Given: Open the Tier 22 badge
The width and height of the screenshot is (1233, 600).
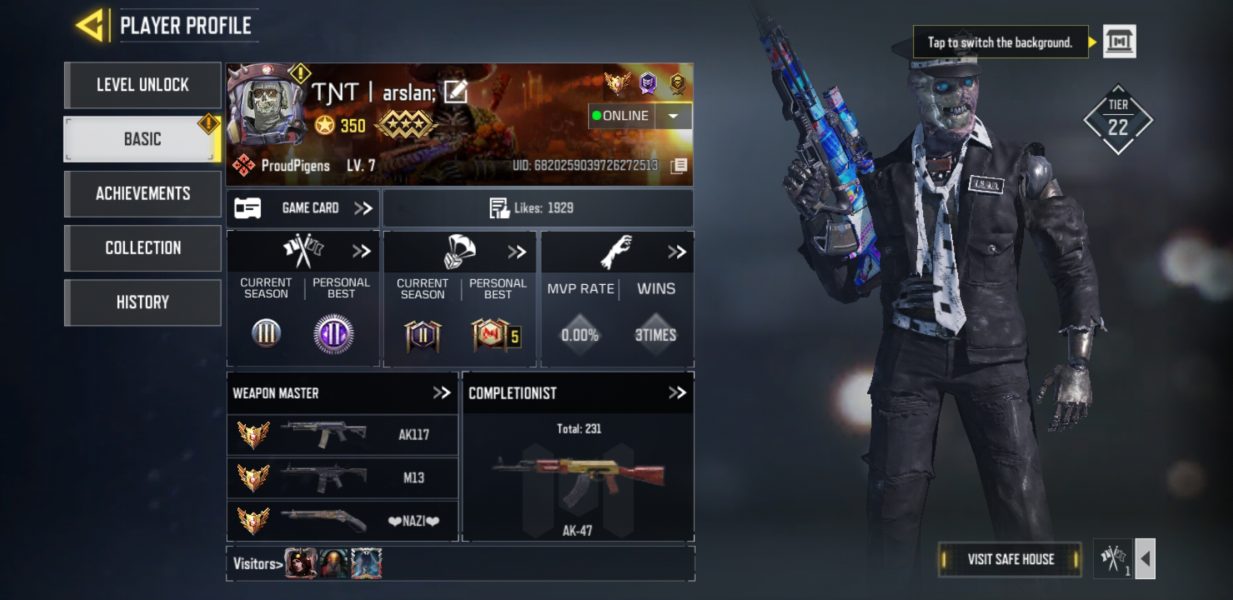Looking at the screenshot, I should (1118, 120).
